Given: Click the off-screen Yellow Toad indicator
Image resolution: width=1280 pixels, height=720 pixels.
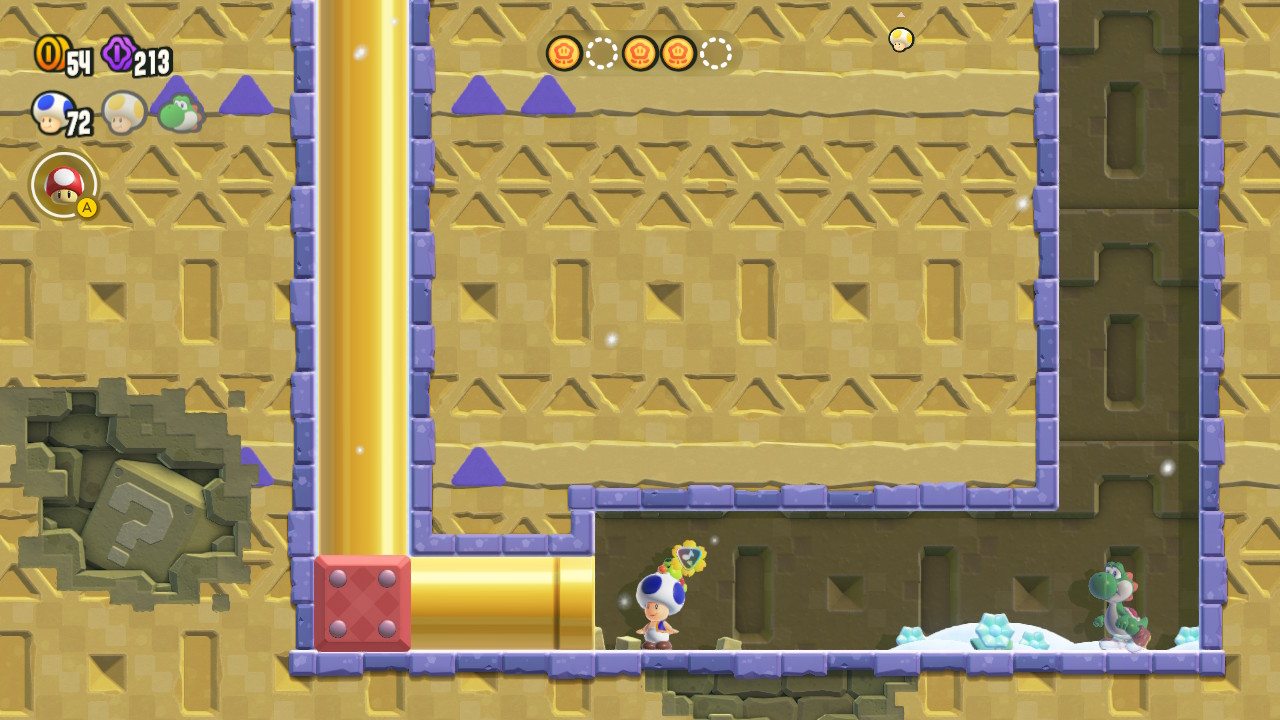Looking at the screenshot, I should pos(900,38).
